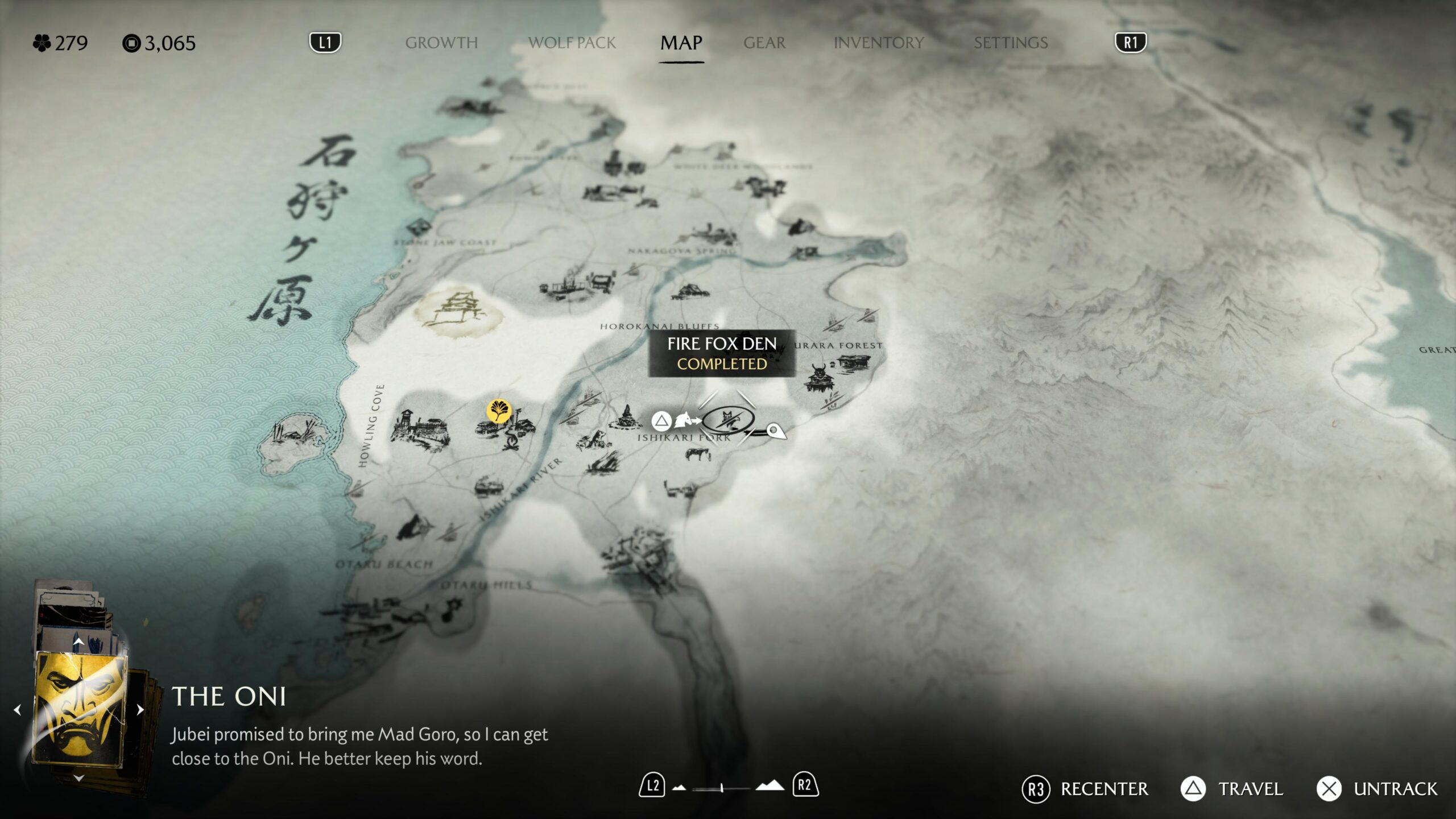Select the golden ginkgo leaf map marker
Viewport: 1456px width, 819px height.
[x=499, y=411]
